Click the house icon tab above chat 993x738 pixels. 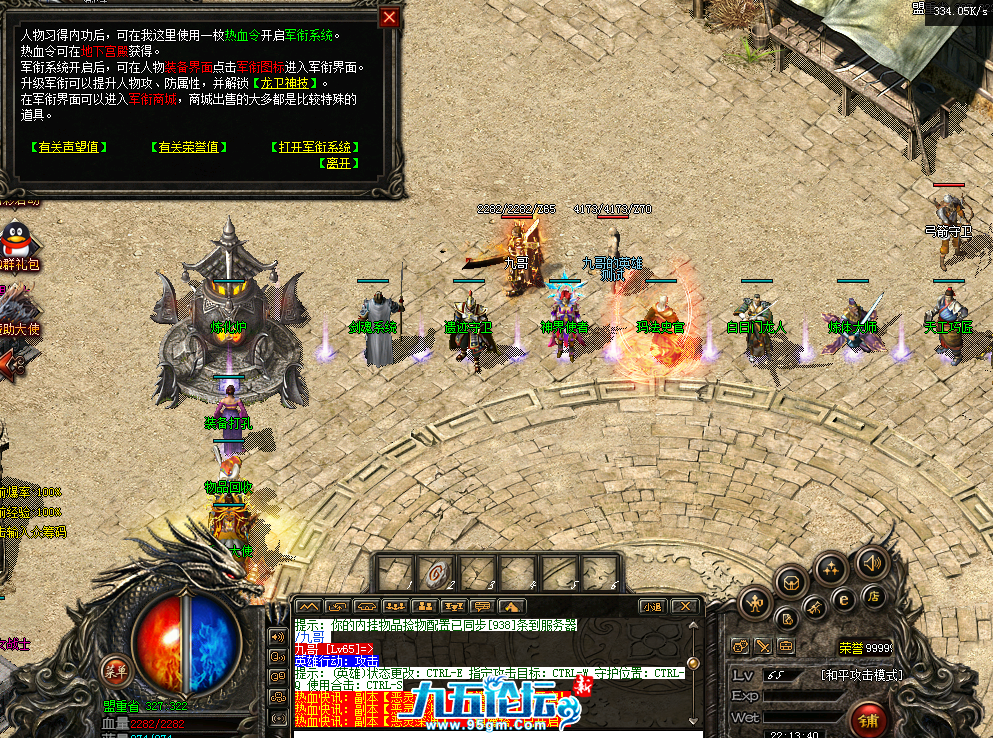(510, 606)
